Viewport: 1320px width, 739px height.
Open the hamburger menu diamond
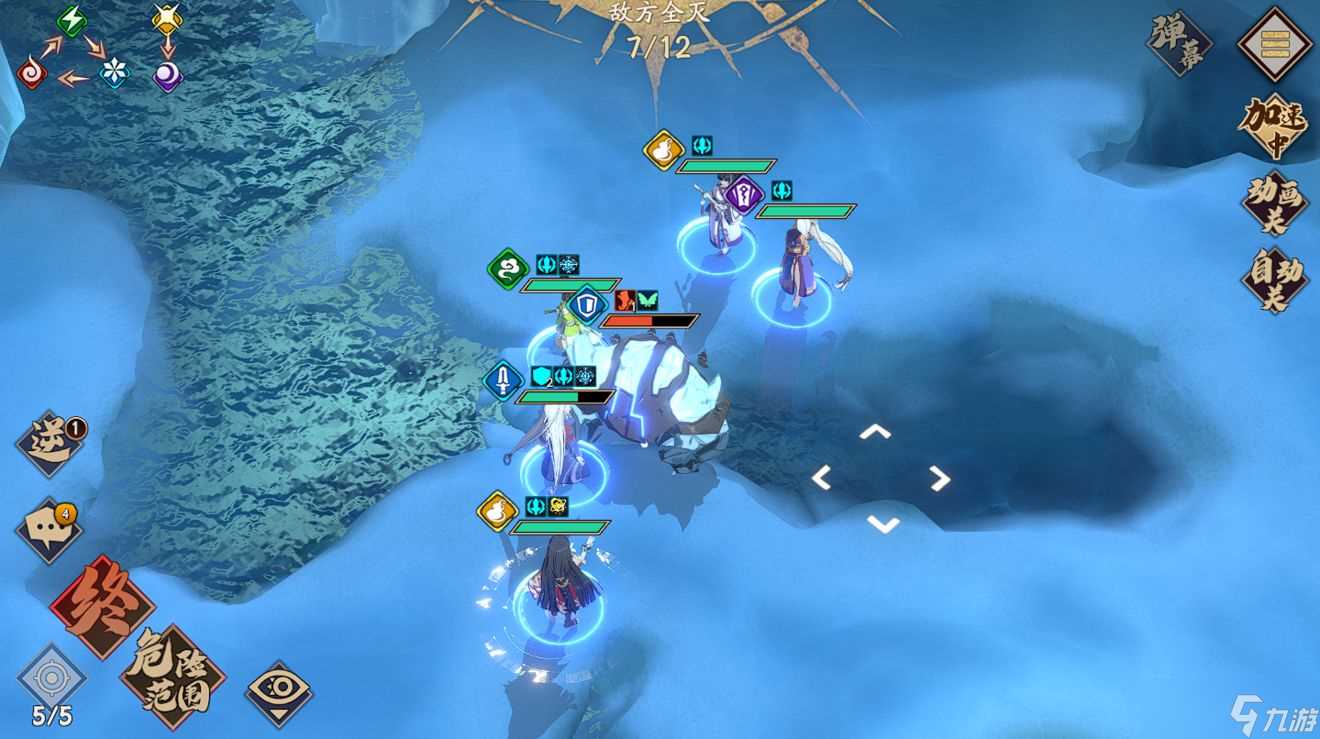click(x=1274, y=43)
